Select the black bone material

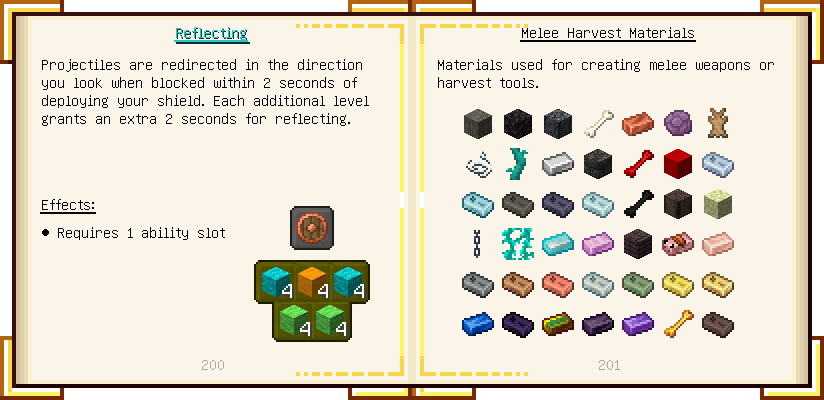(638, 204)
